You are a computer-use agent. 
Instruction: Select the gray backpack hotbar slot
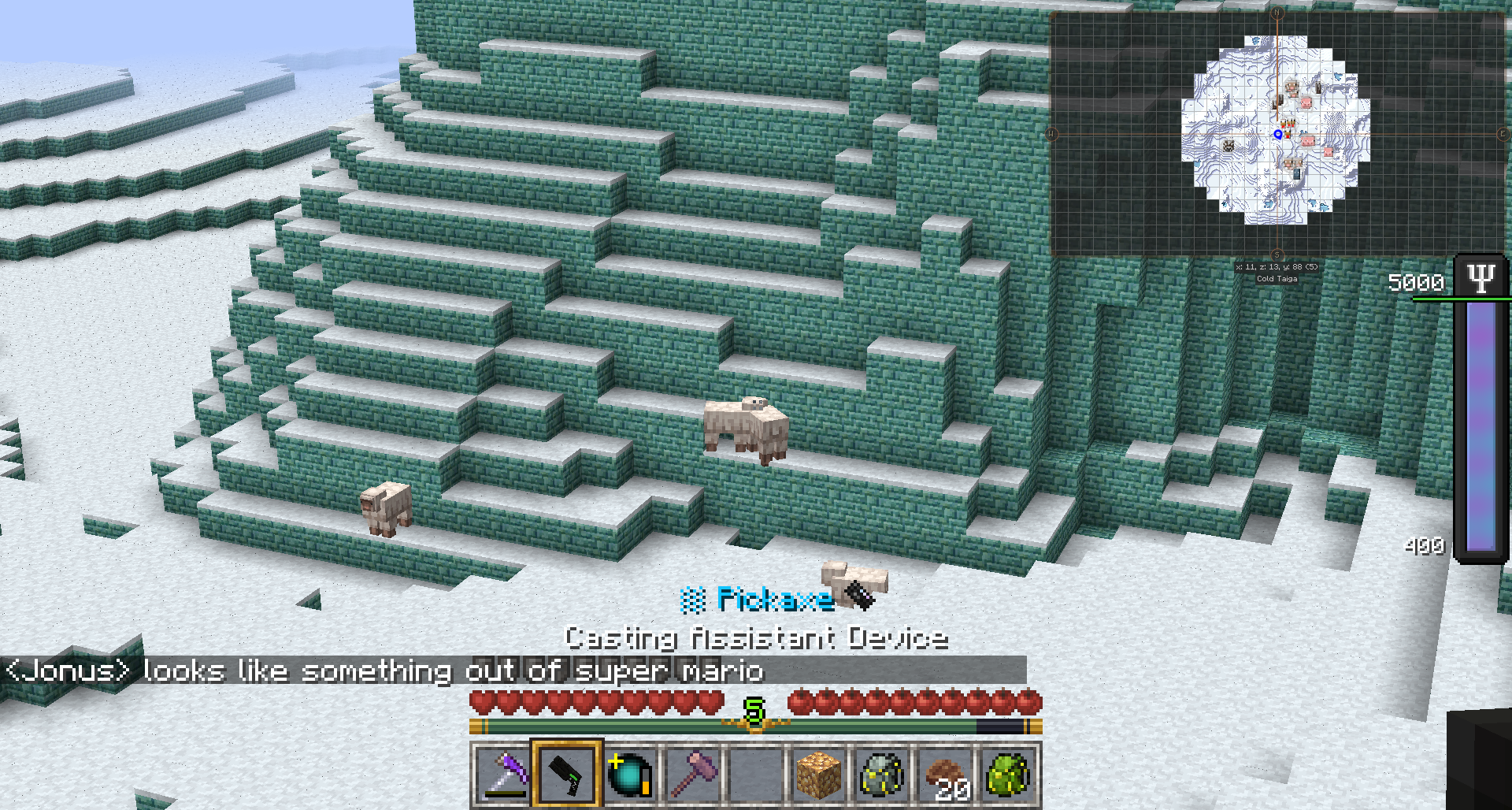882,775
